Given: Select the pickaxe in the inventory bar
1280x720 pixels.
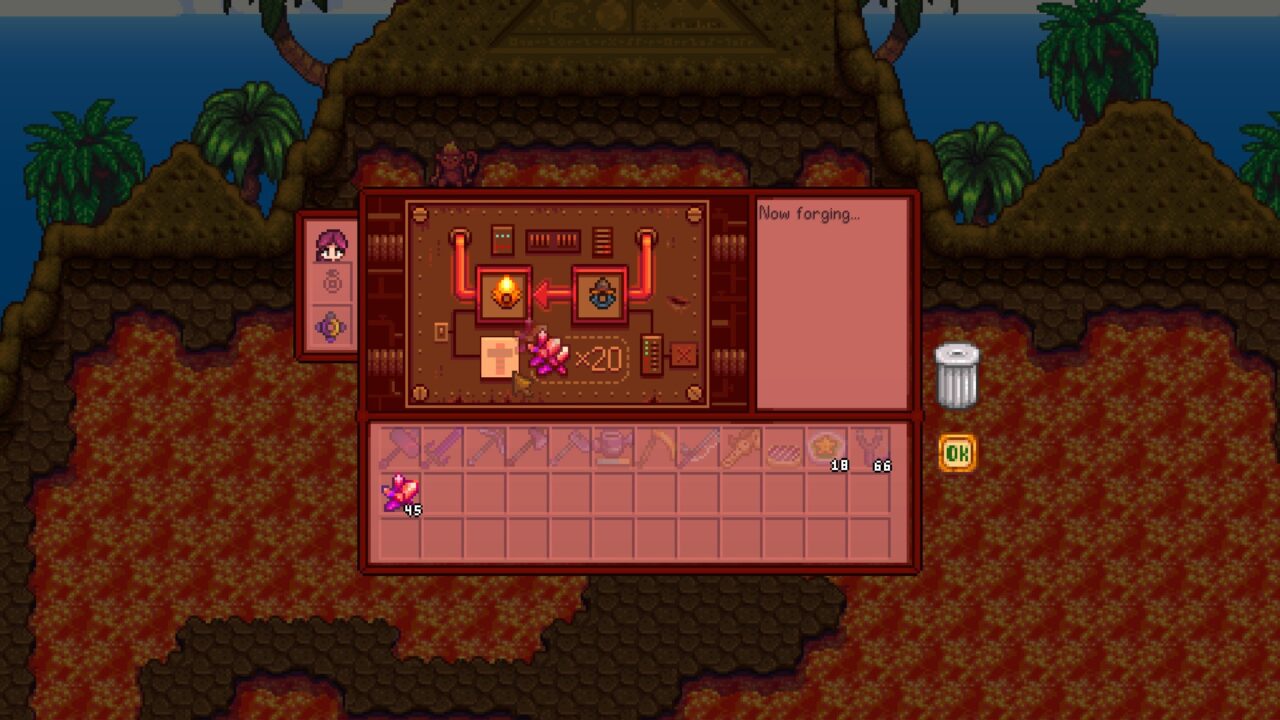Looking at the screenshot, I should pos(485,452).
